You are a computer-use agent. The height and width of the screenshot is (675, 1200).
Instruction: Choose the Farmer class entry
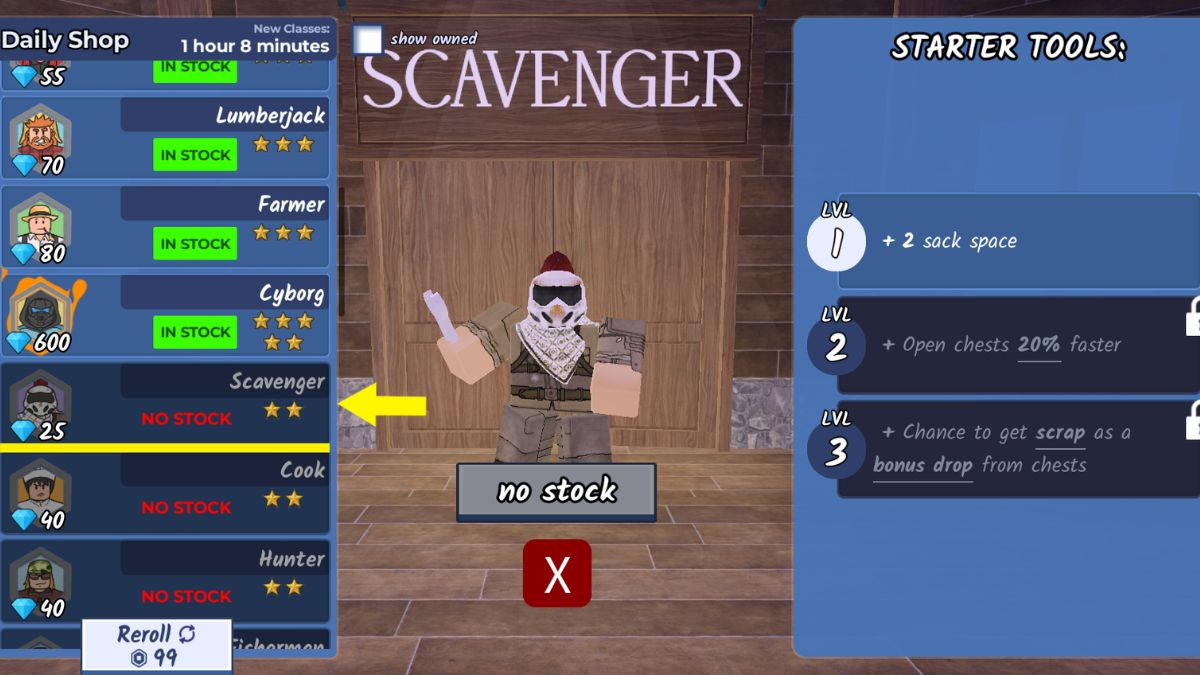(166, 227)
